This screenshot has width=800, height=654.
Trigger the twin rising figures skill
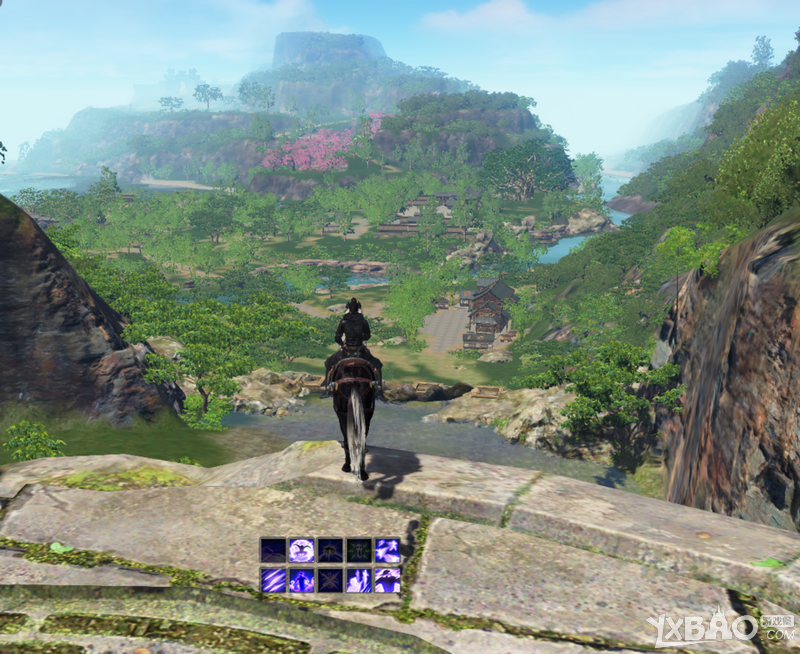coord(359,580)
